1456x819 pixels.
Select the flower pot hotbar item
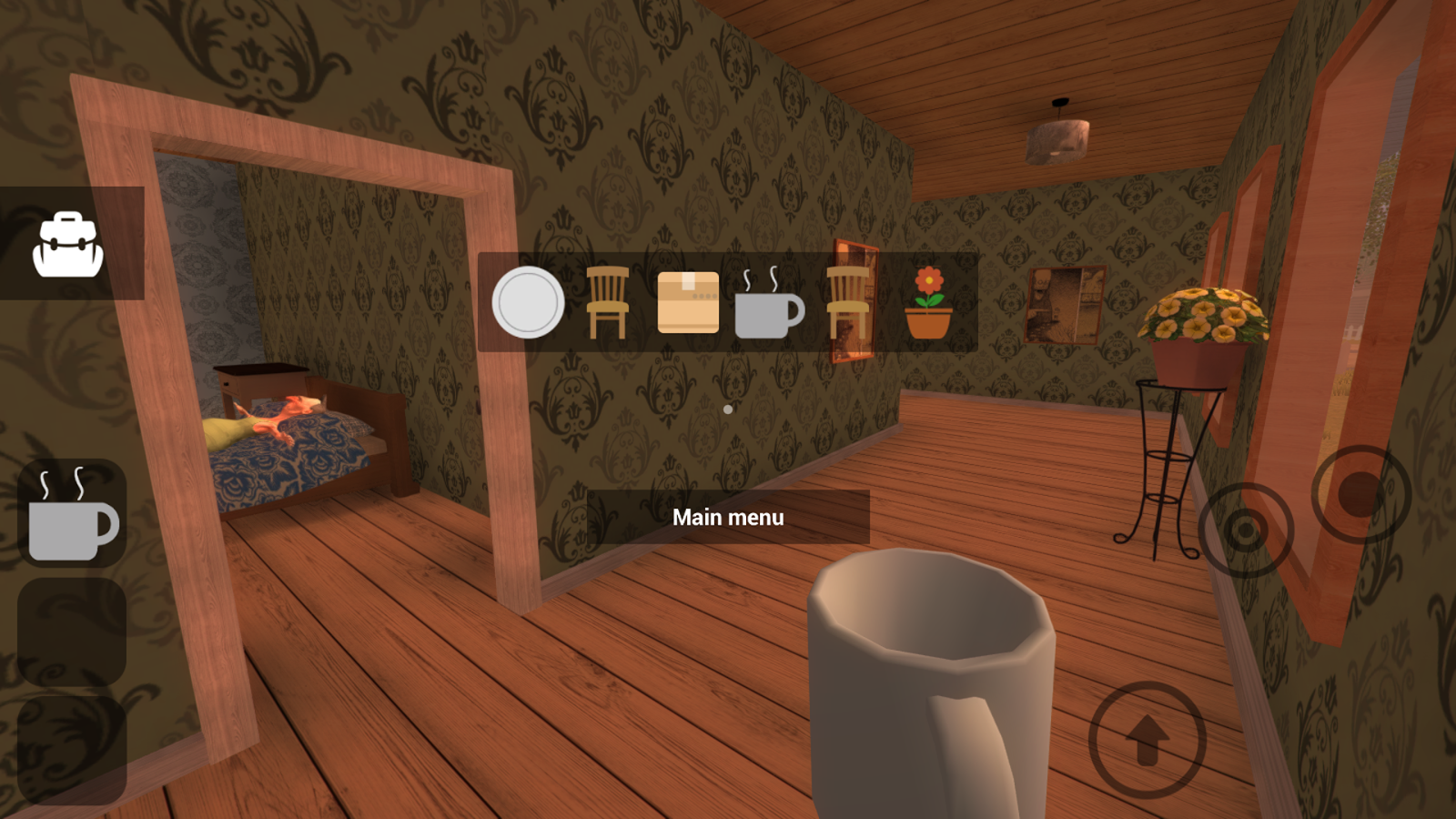click(928, 303)
